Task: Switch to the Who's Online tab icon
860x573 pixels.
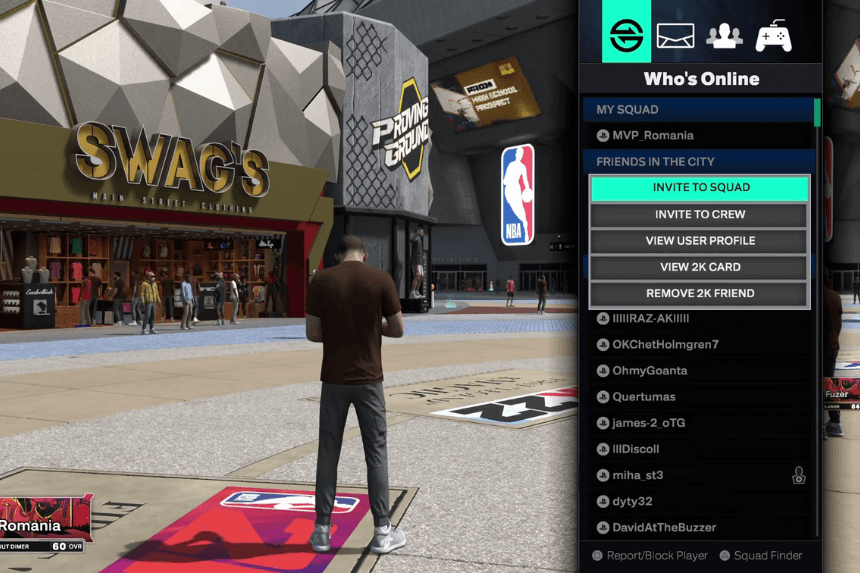Action: click(x=626, y=35)
